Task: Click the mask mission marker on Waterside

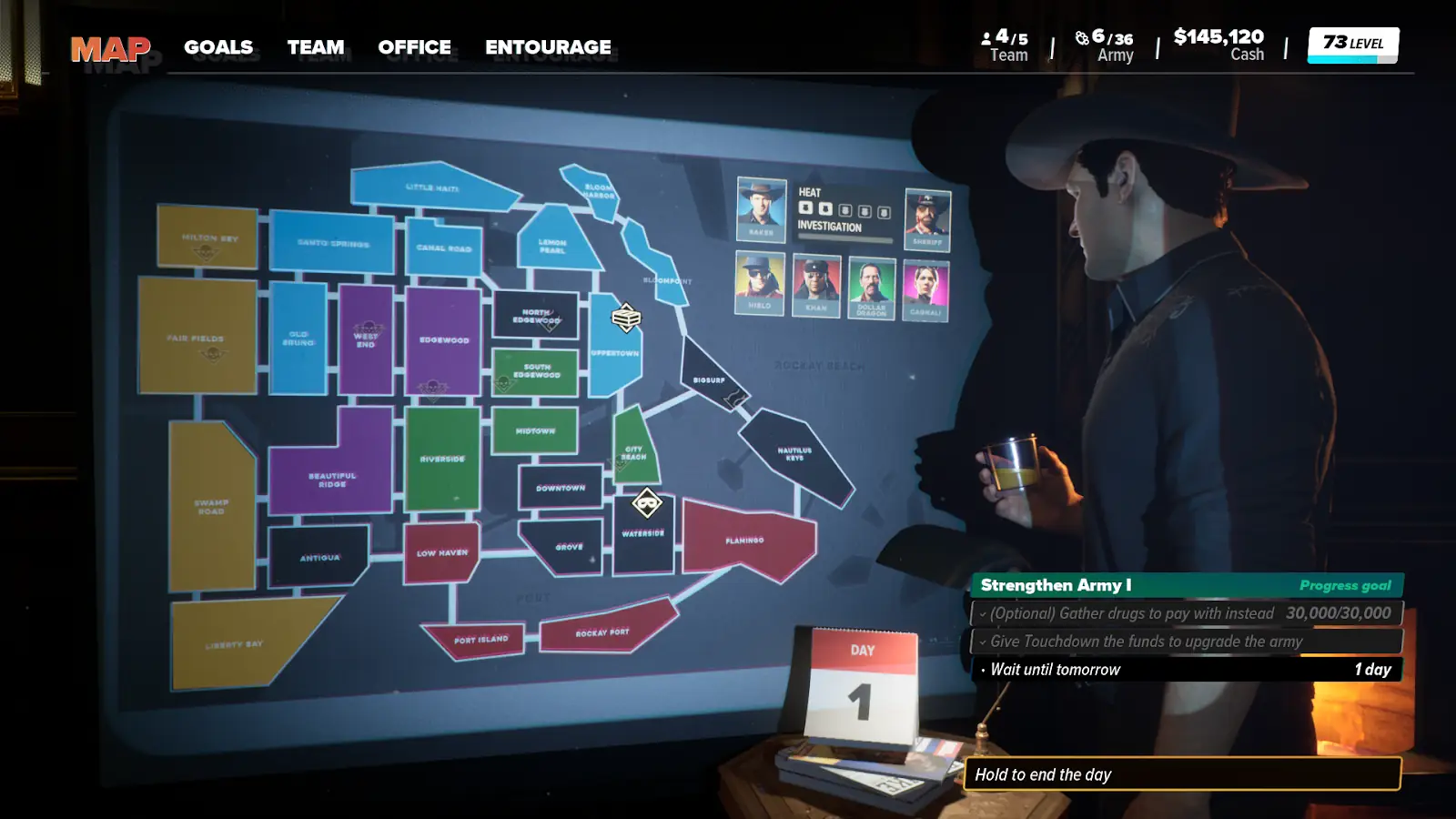Action: [647, 502]
